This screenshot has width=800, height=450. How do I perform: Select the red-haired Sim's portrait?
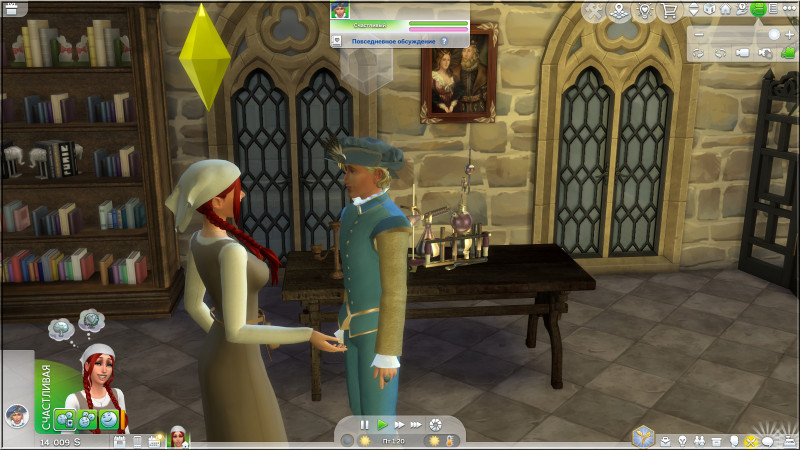click(x=100, y=378)
